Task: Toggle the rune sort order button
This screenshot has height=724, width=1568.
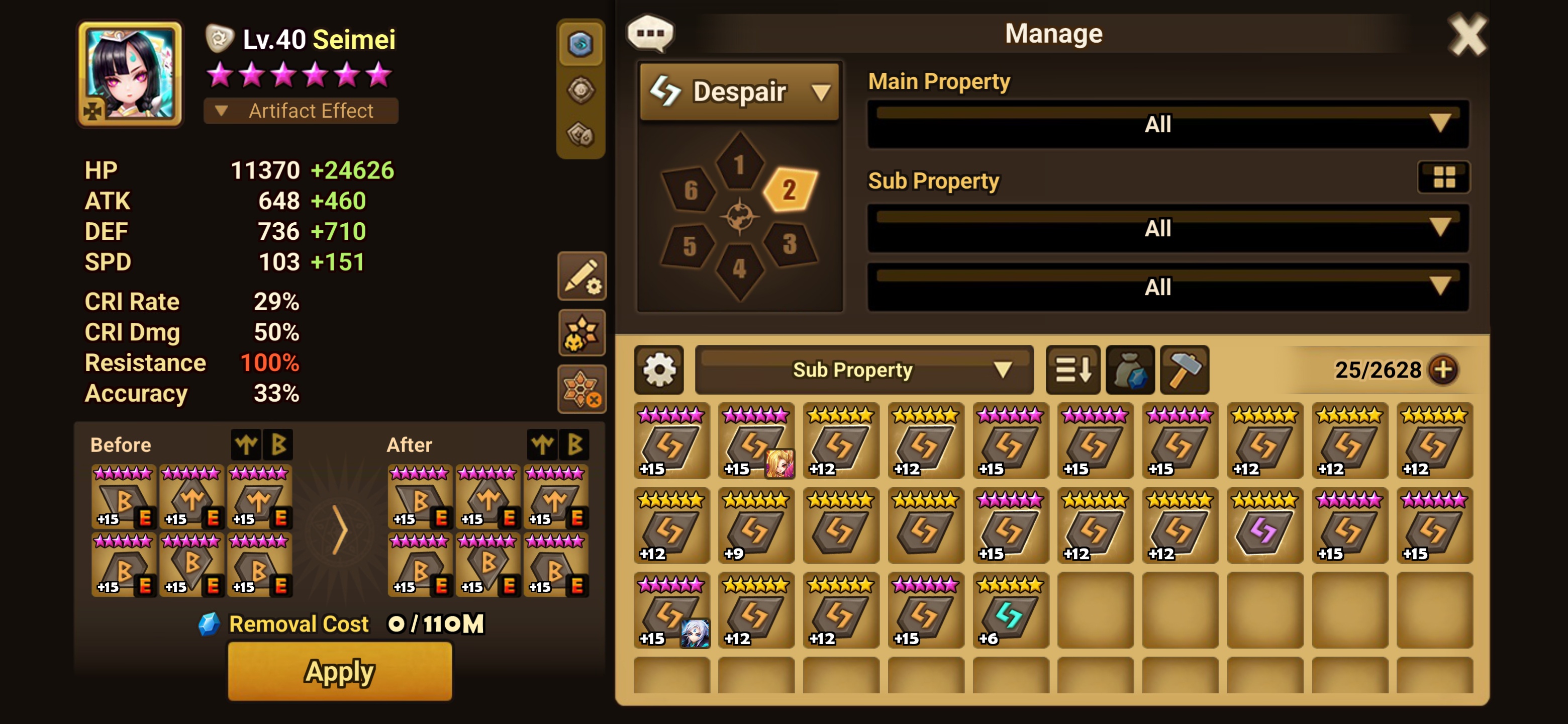Action: (1072, 370)
